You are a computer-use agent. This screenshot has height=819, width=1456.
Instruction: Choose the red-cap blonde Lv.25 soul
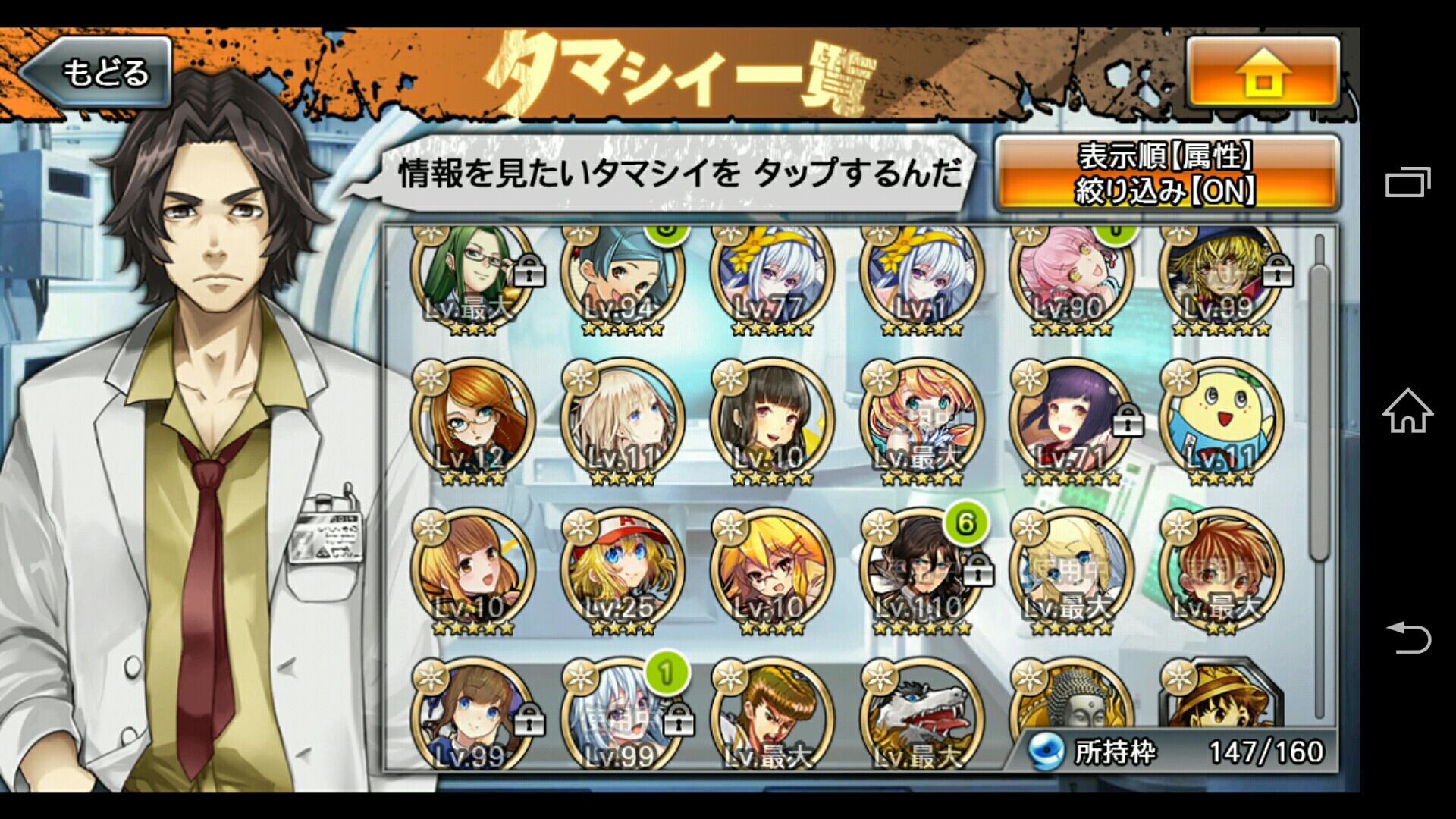622,570
